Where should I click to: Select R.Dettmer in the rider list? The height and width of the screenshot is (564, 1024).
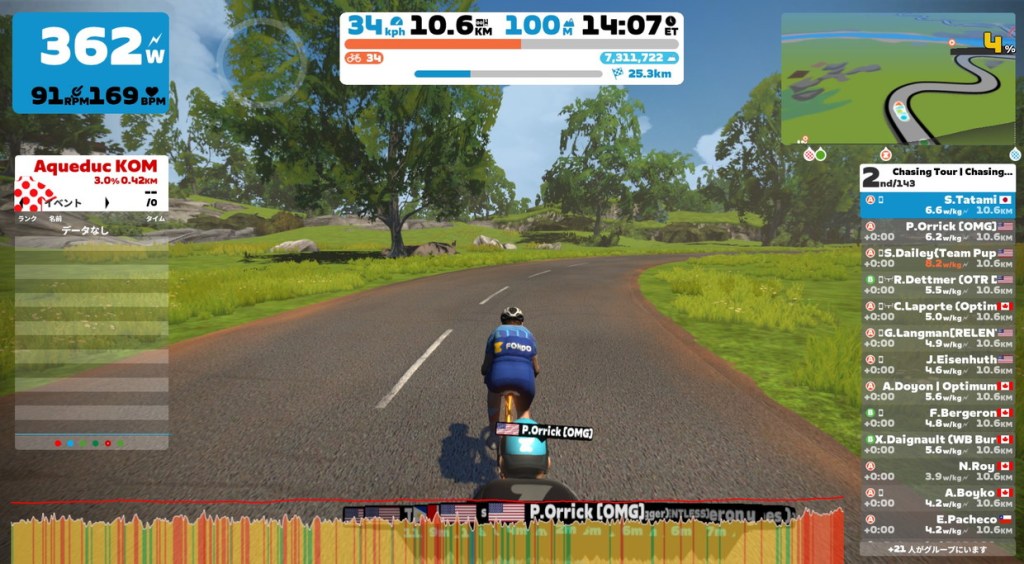937,285
